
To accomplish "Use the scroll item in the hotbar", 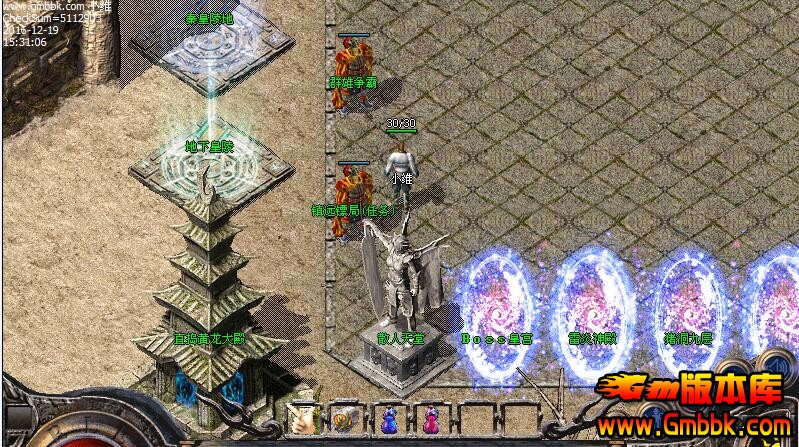I will pos(343,421).
